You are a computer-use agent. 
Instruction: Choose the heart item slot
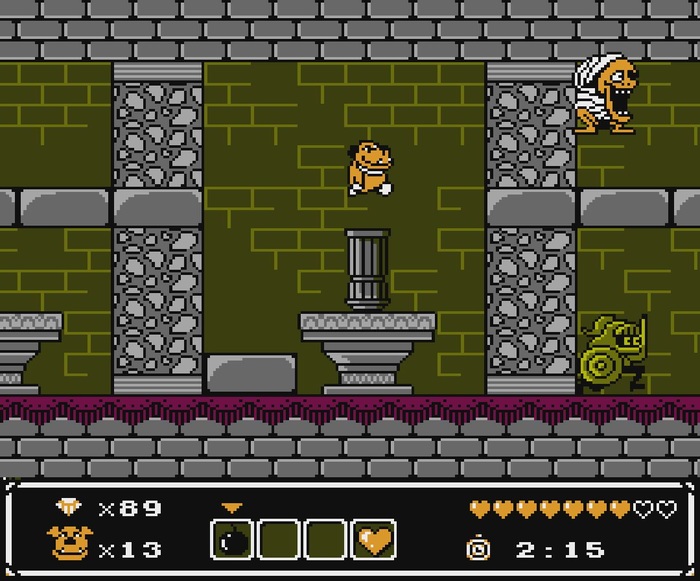coord(375,540)
